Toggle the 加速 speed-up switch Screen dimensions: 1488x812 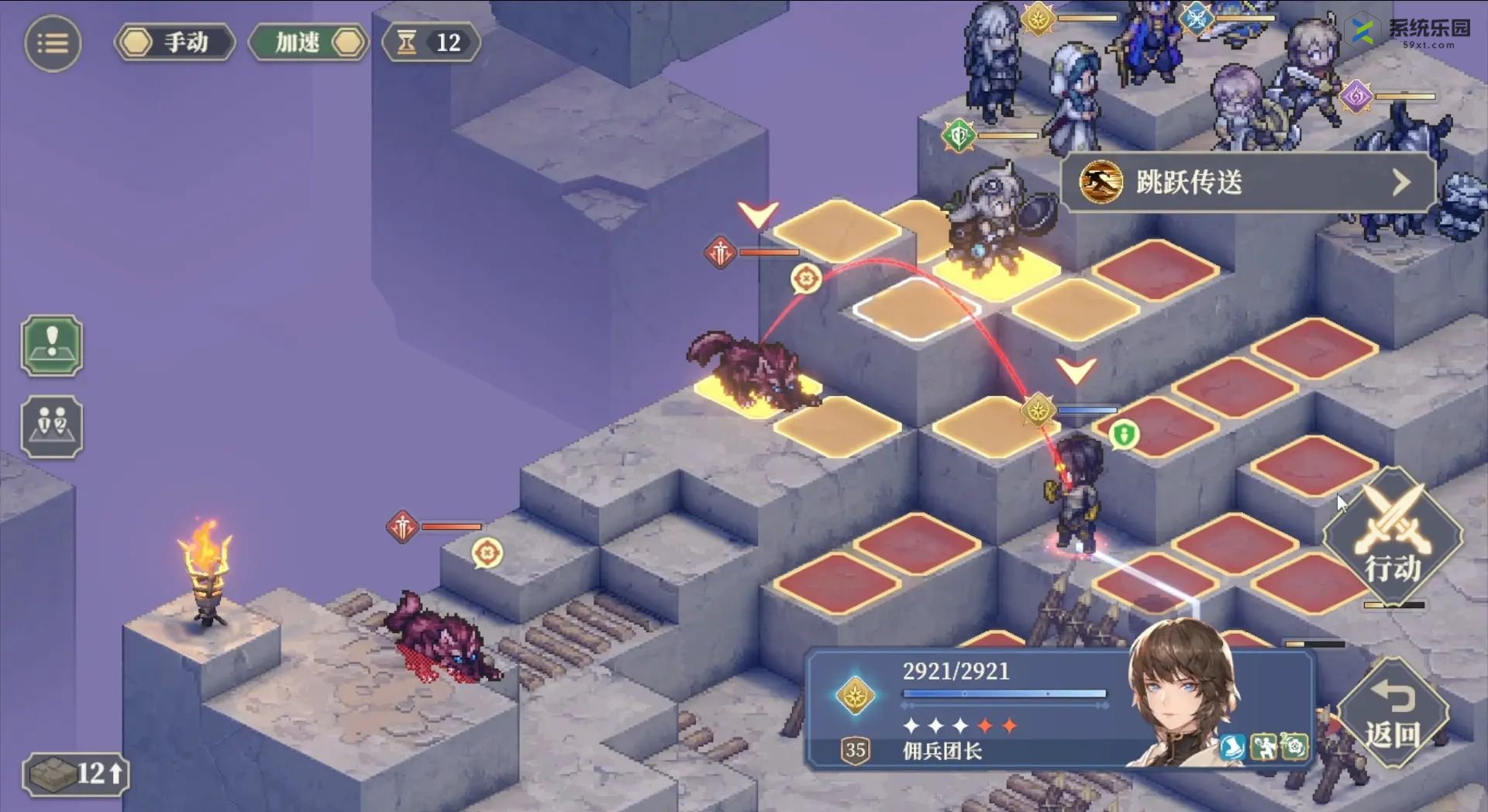coord(308,43)
